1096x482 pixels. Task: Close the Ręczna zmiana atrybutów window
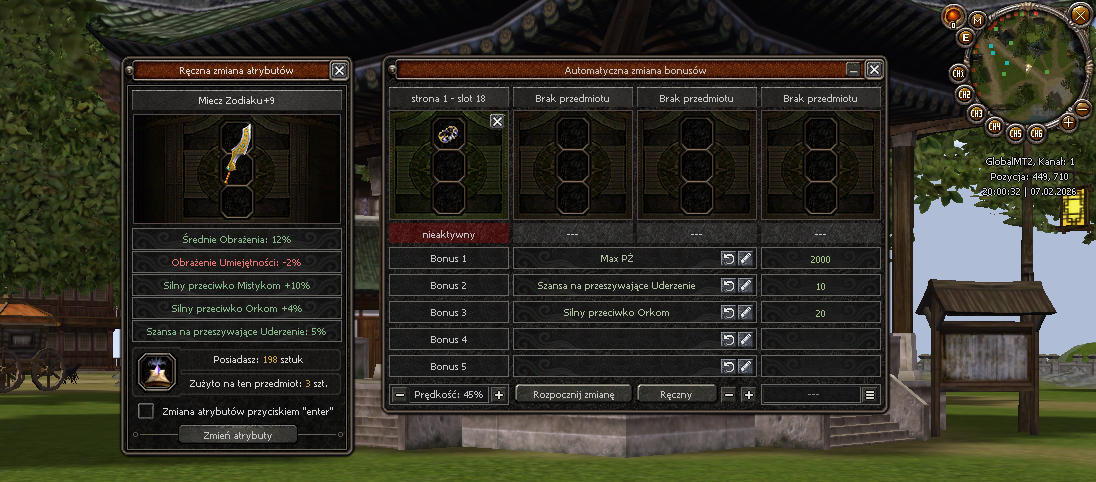coord(339,70)
